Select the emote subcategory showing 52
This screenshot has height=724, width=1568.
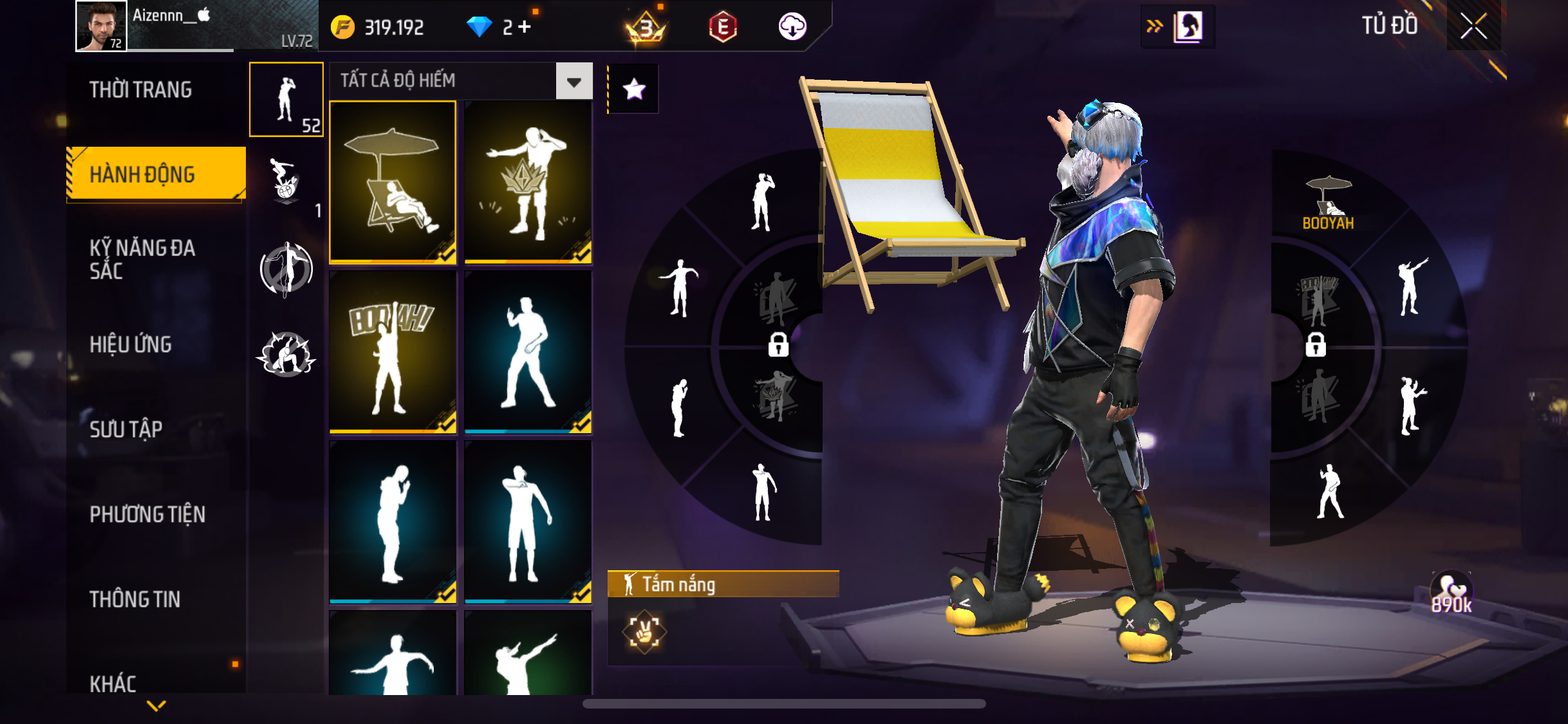coord(286,100)
